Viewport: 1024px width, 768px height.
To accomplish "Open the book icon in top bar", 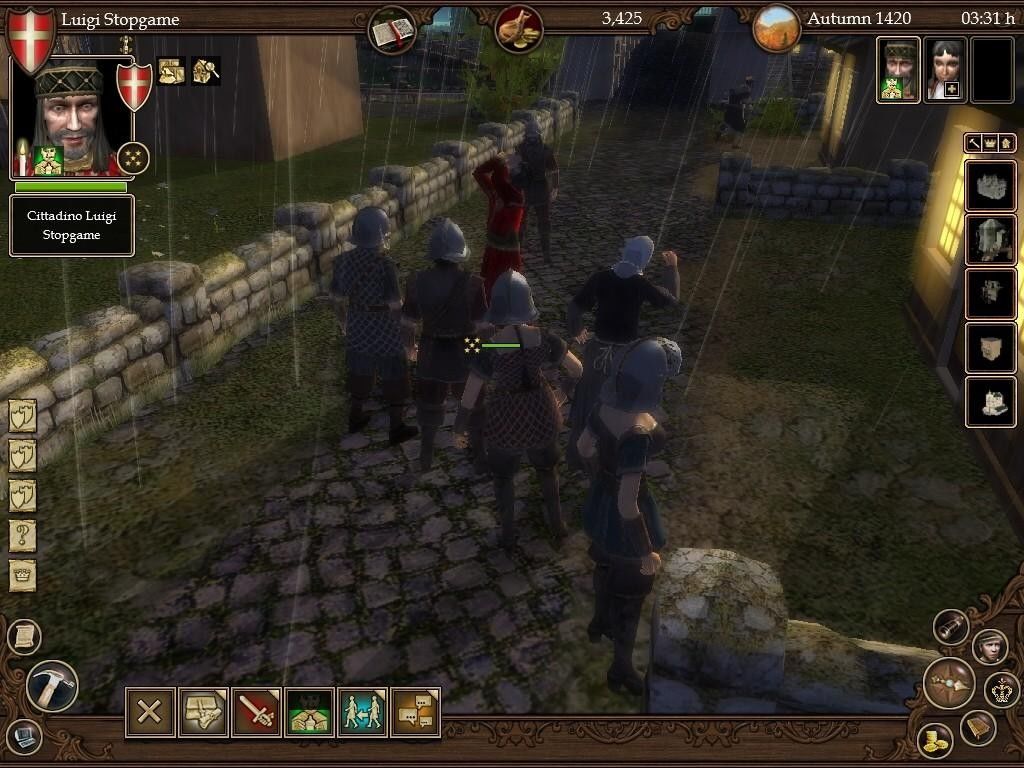I will [392, 30].
